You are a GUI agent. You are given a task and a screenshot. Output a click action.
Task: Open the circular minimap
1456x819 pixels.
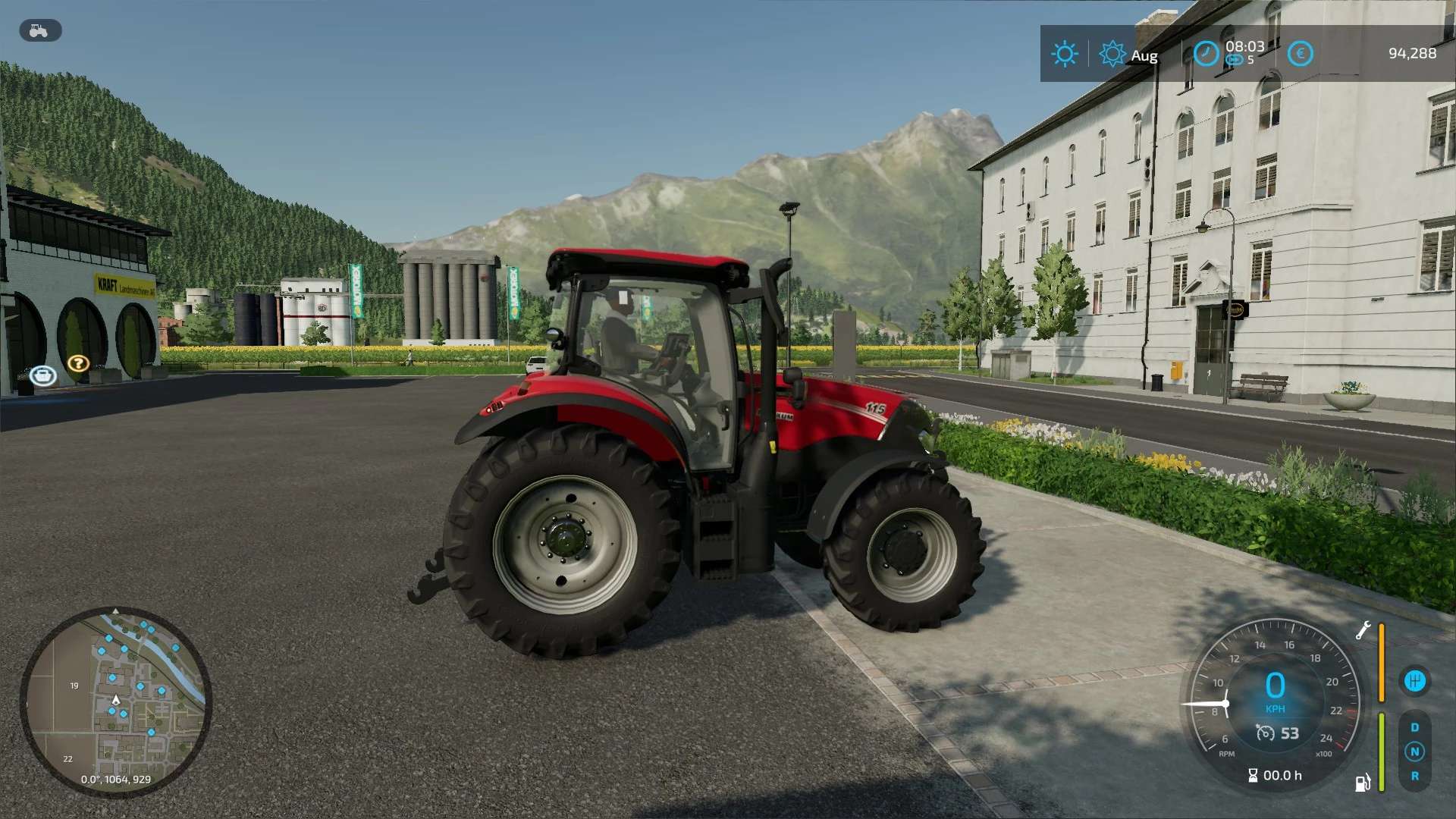click(115, 702)
